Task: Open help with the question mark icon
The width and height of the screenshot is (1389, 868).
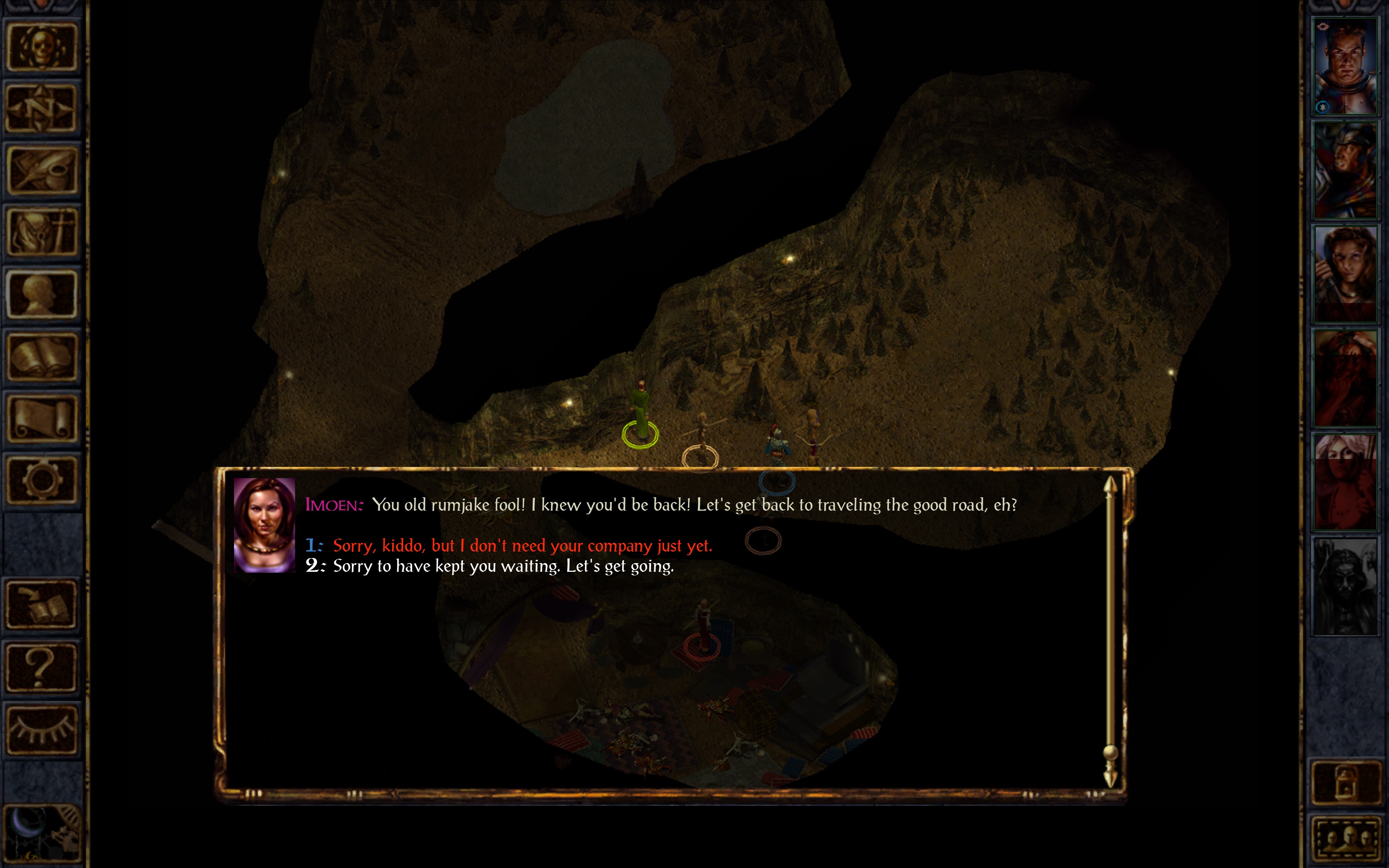Action: click(41, 667)
